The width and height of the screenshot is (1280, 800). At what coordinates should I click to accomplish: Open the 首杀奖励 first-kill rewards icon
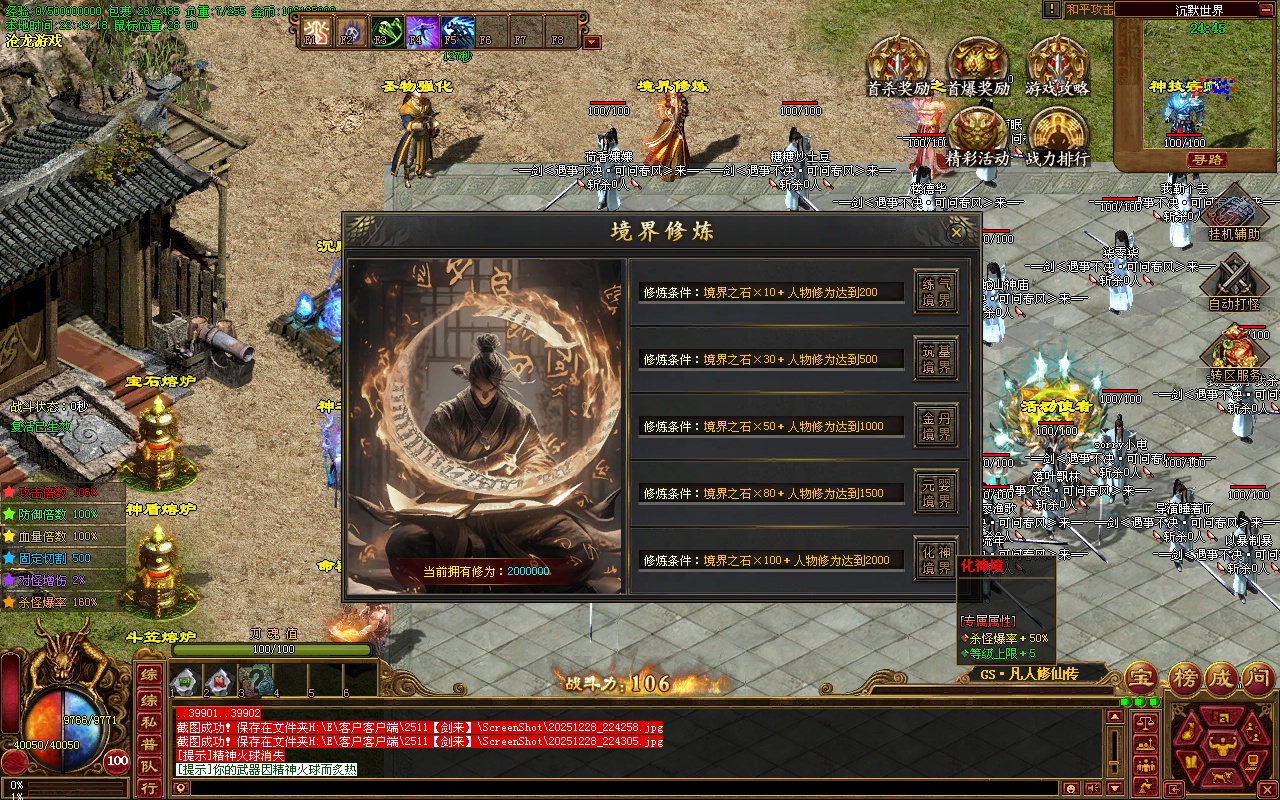pos(897,66)
